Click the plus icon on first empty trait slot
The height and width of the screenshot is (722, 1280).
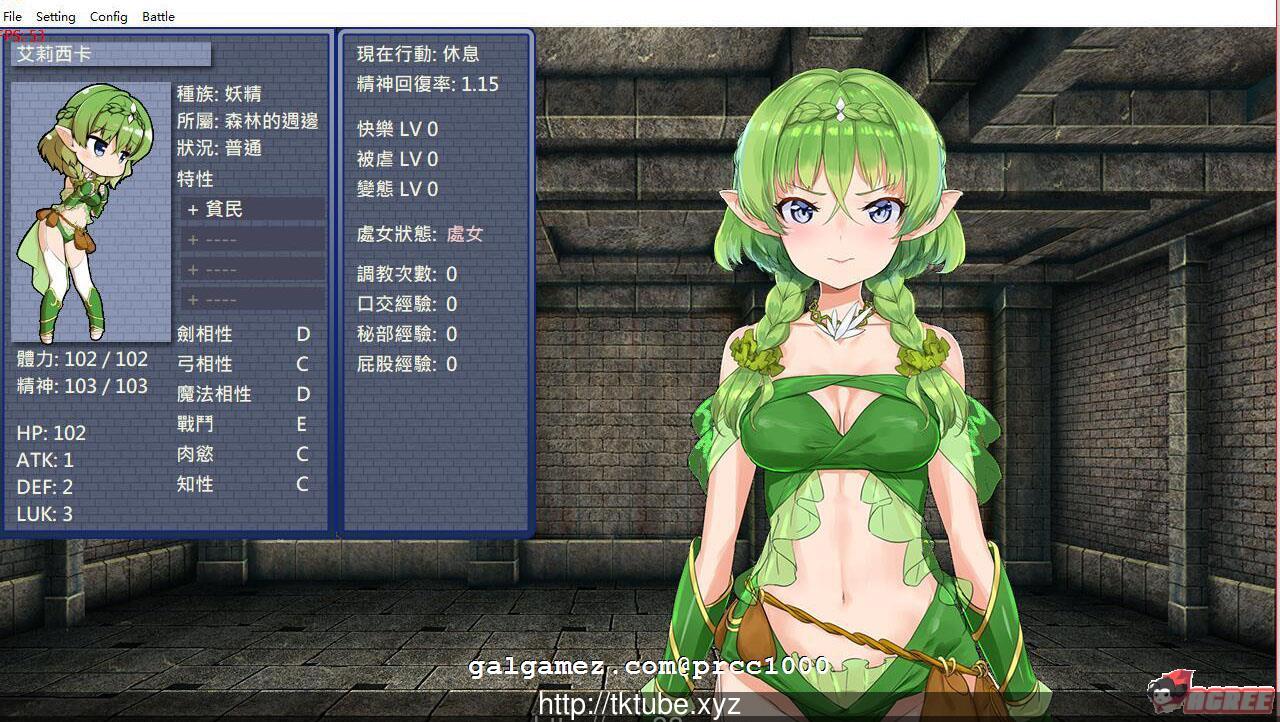(192, 240)
